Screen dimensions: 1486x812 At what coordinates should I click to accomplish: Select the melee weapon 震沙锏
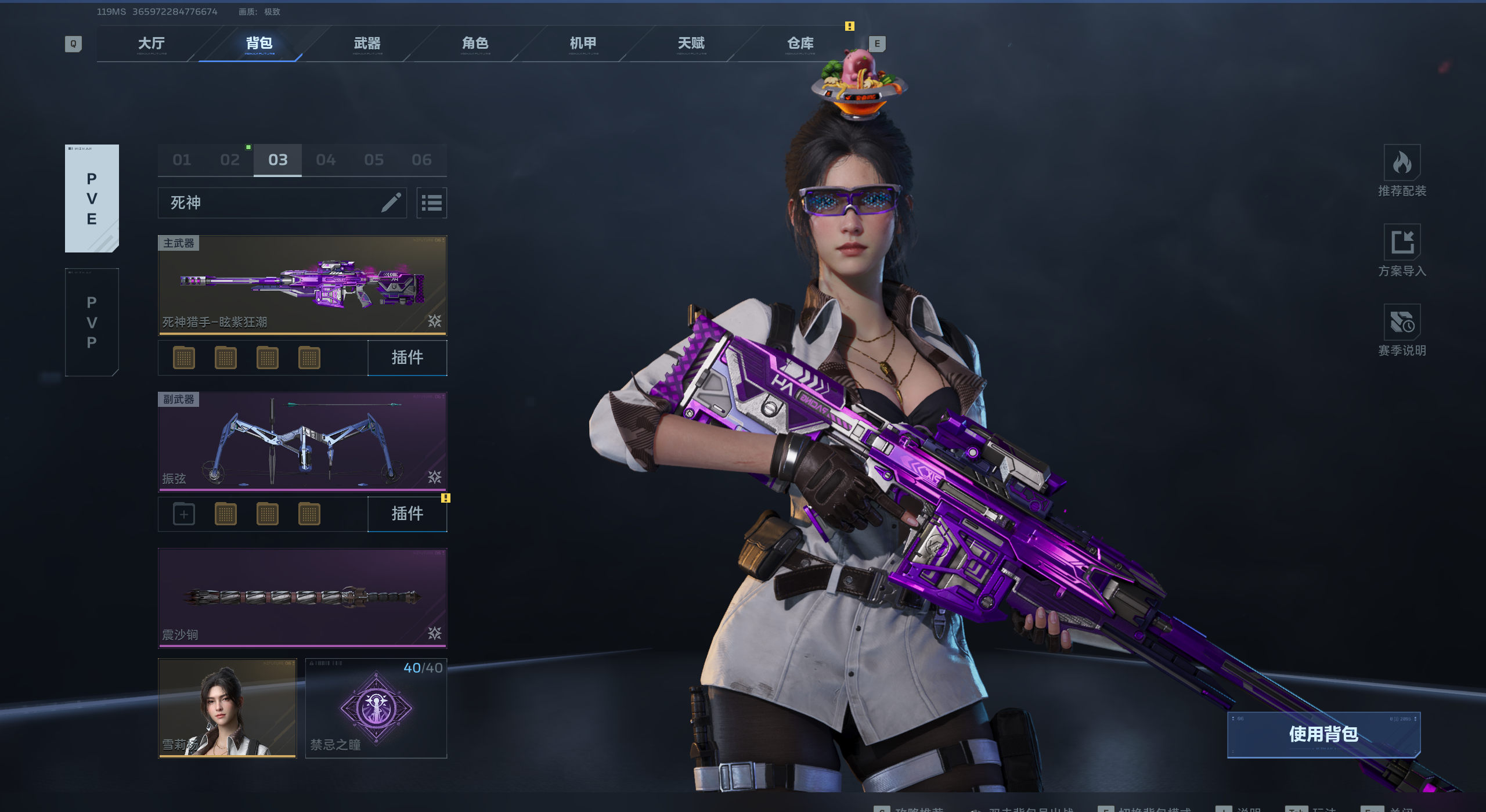[x=302, y=598]
